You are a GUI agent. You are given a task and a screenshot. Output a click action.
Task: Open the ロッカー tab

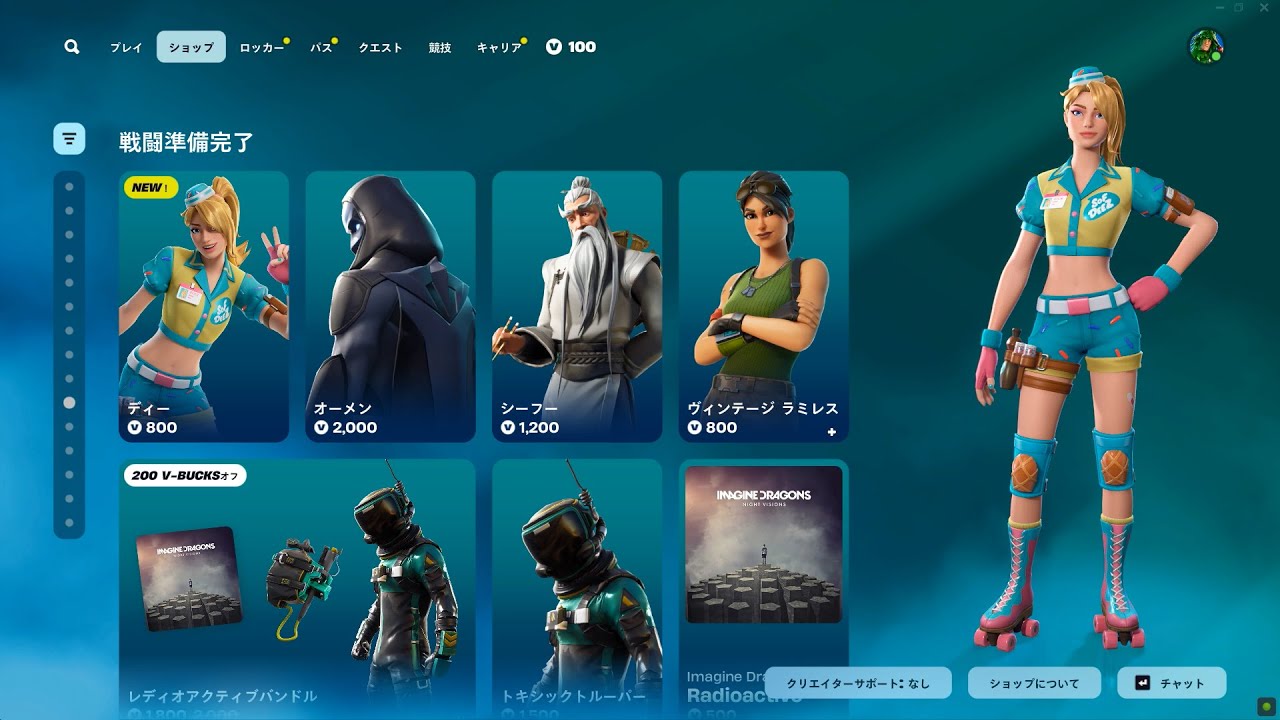pos(262,47)
